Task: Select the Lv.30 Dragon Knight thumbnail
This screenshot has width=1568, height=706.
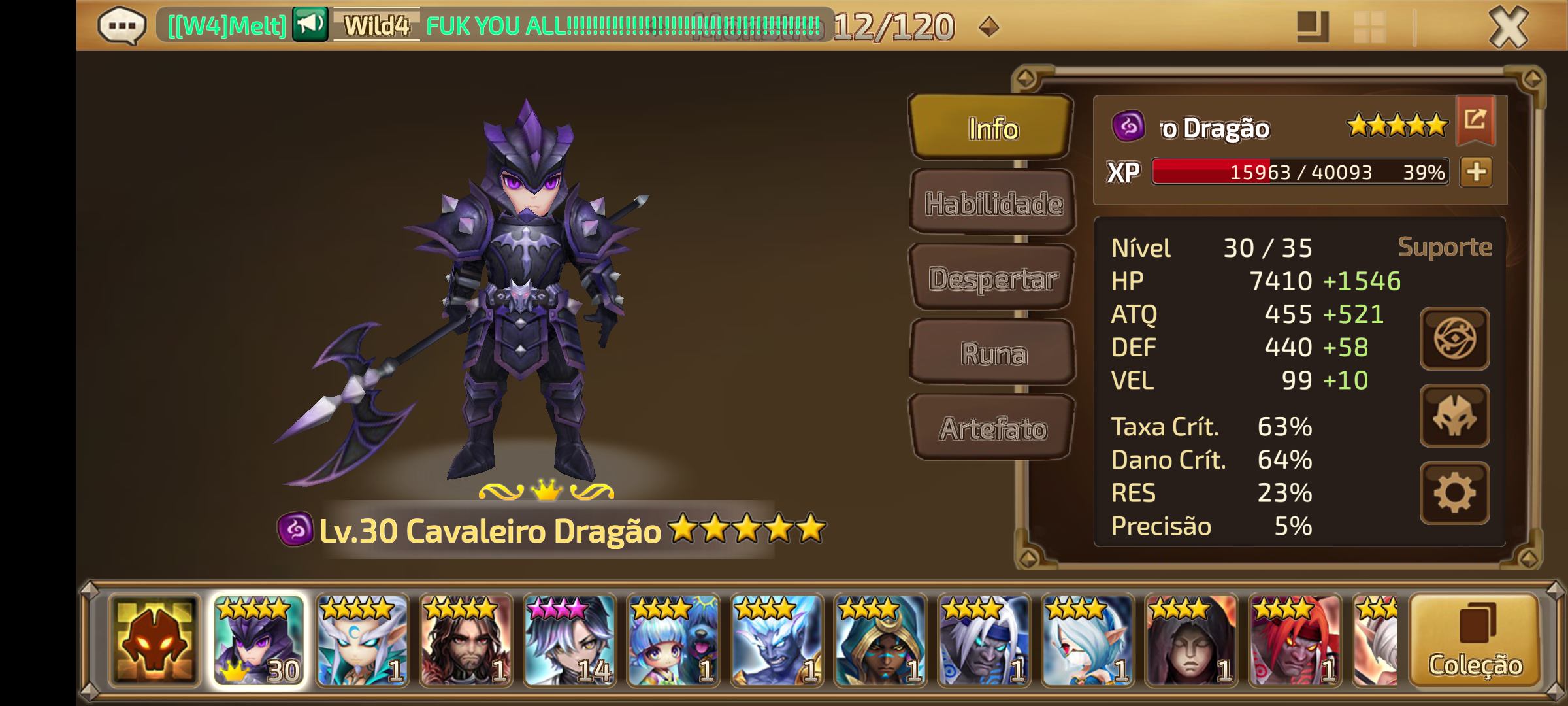Action: tap(259, 641)
